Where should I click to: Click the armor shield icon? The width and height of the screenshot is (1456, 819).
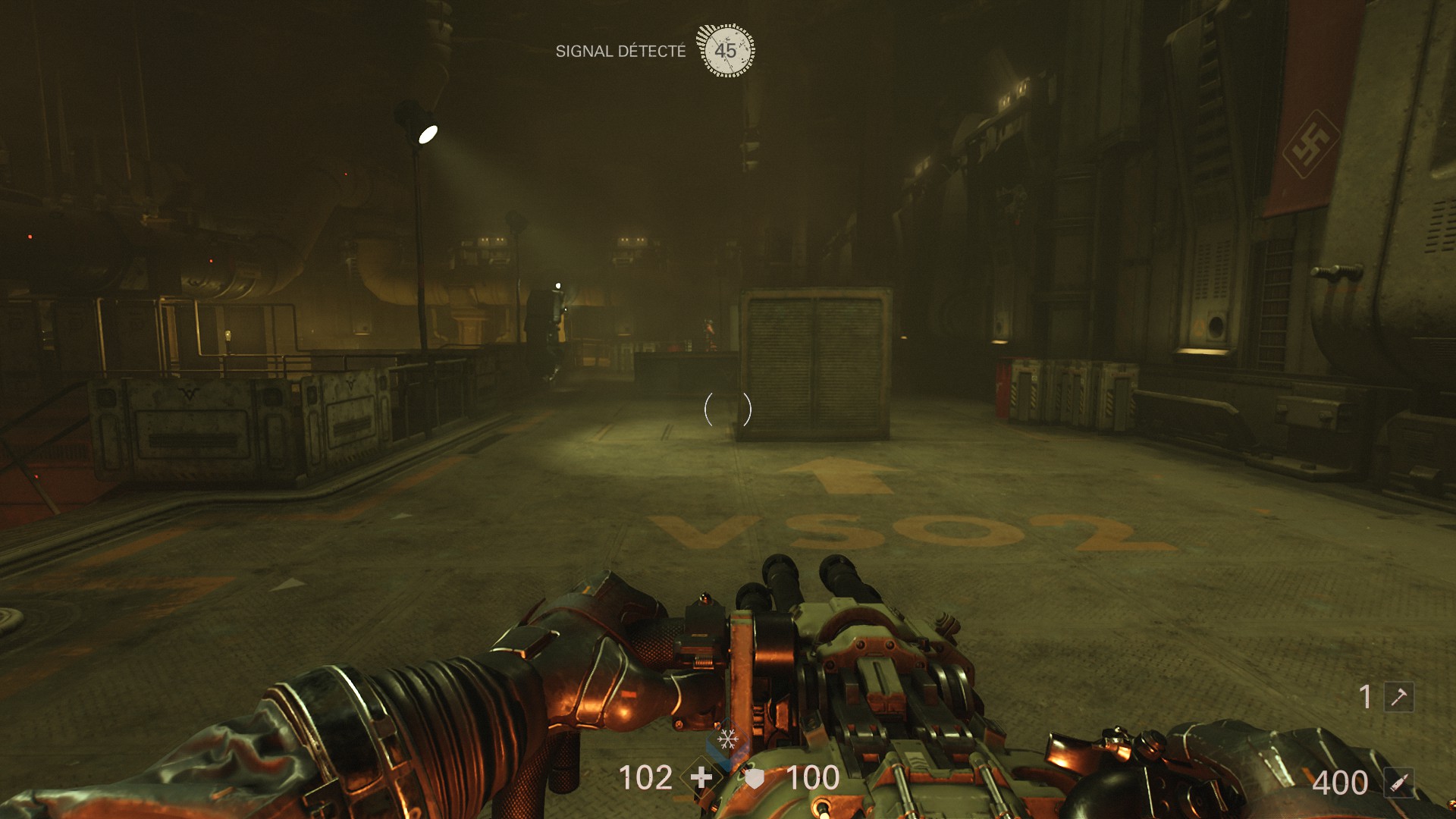(755, 778)
